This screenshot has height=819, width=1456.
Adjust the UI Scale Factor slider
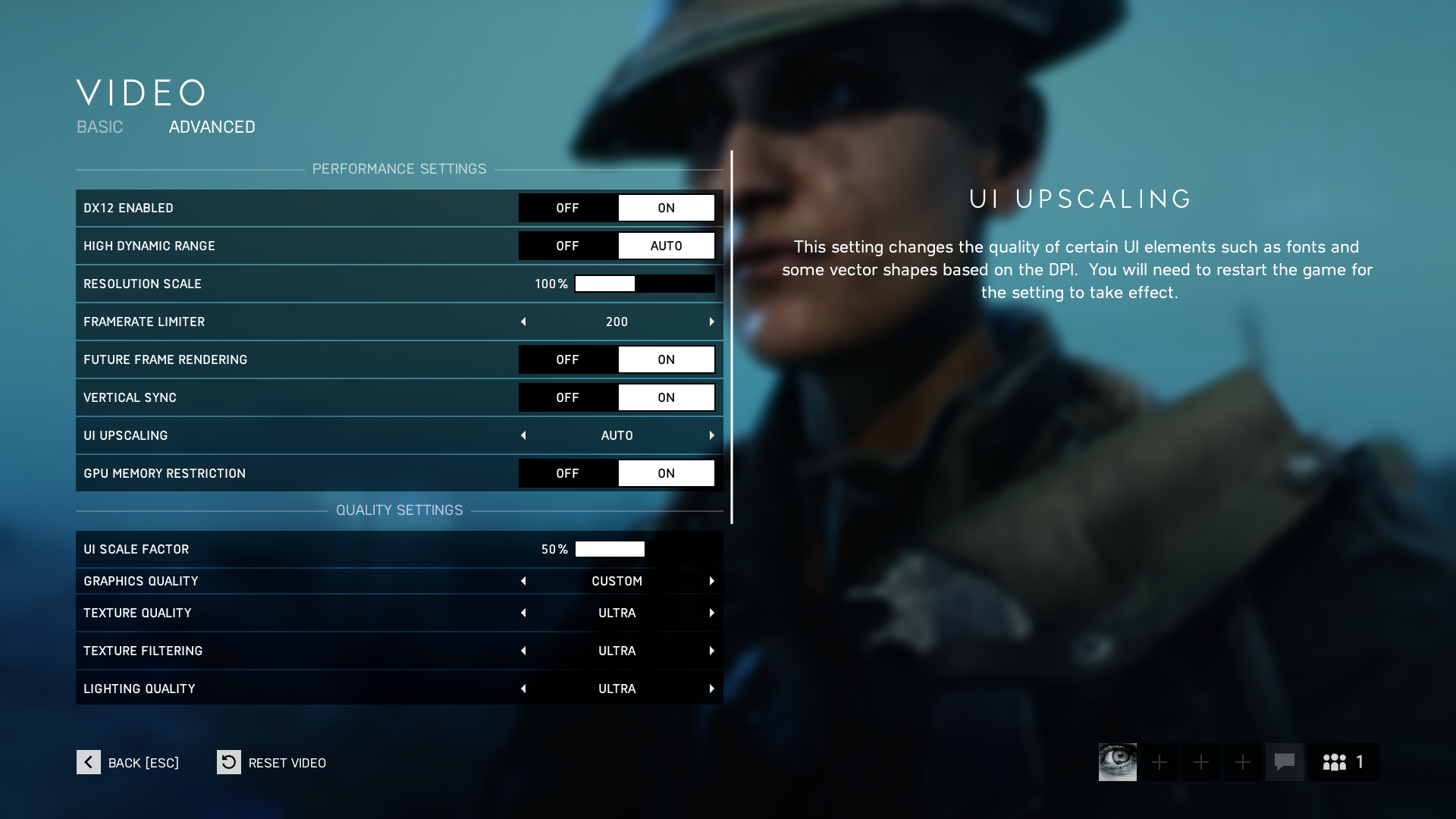pos(645,549)
